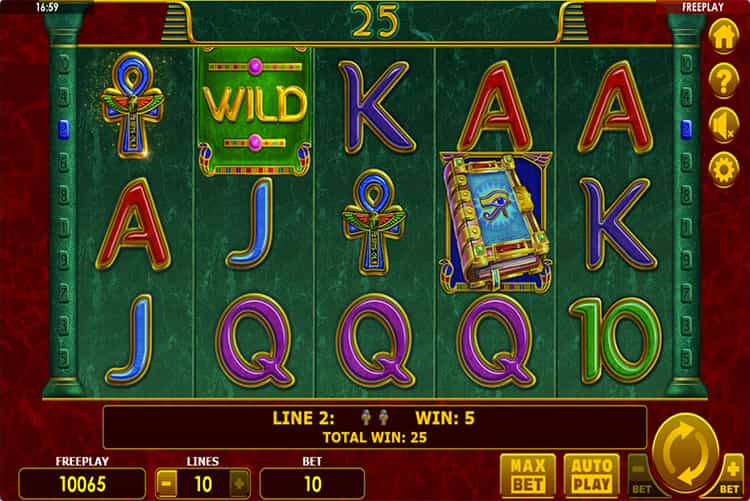This screenshot has height=501, width=750.
Task: Go to the home screen via house icon
Action: pos(723,36)
